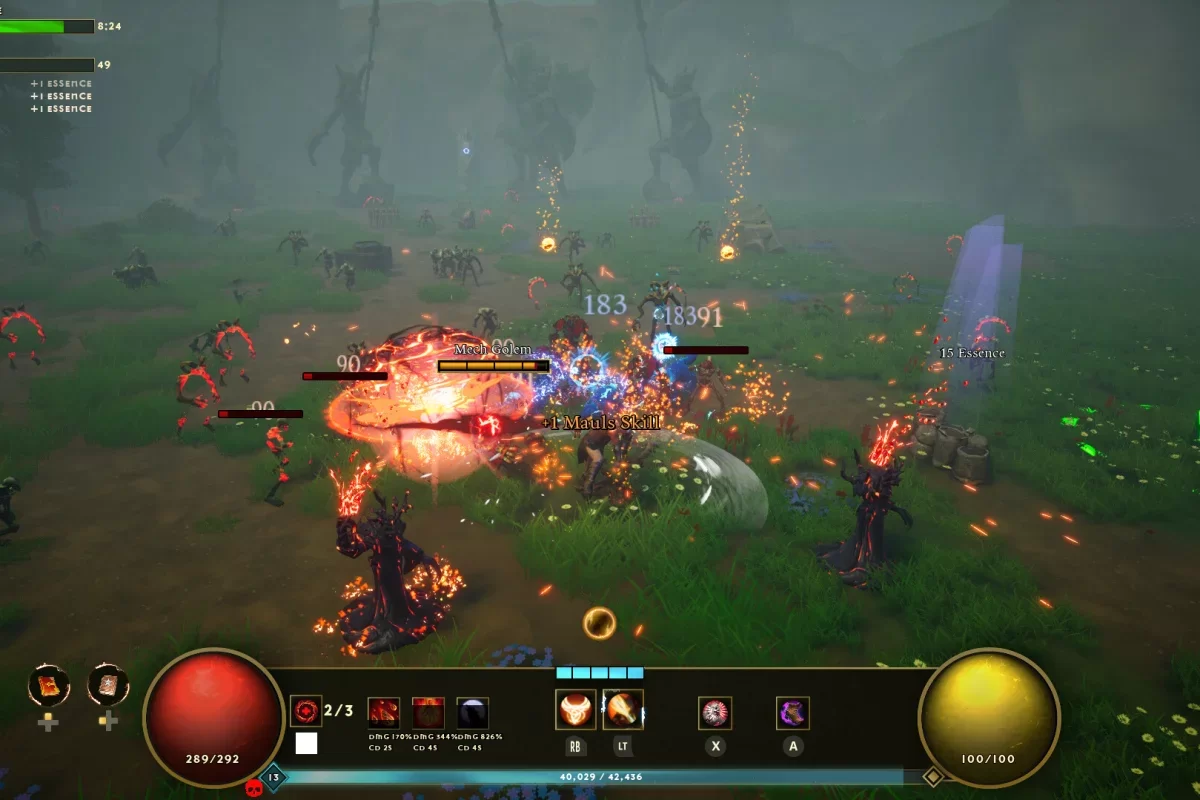Click the level 13 diamond badge

tap(273, 776)
